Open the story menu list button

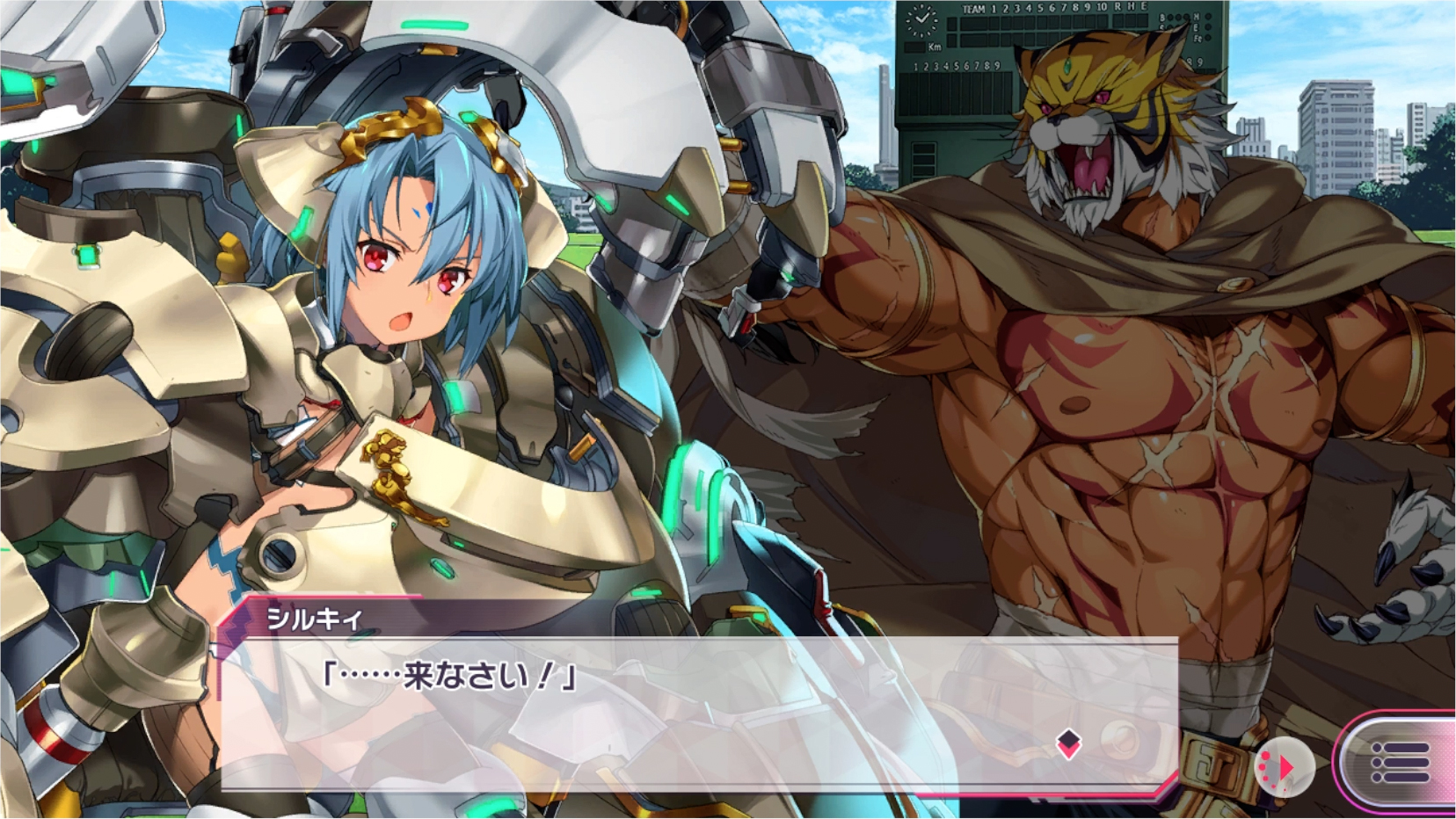click(1400, 761)
